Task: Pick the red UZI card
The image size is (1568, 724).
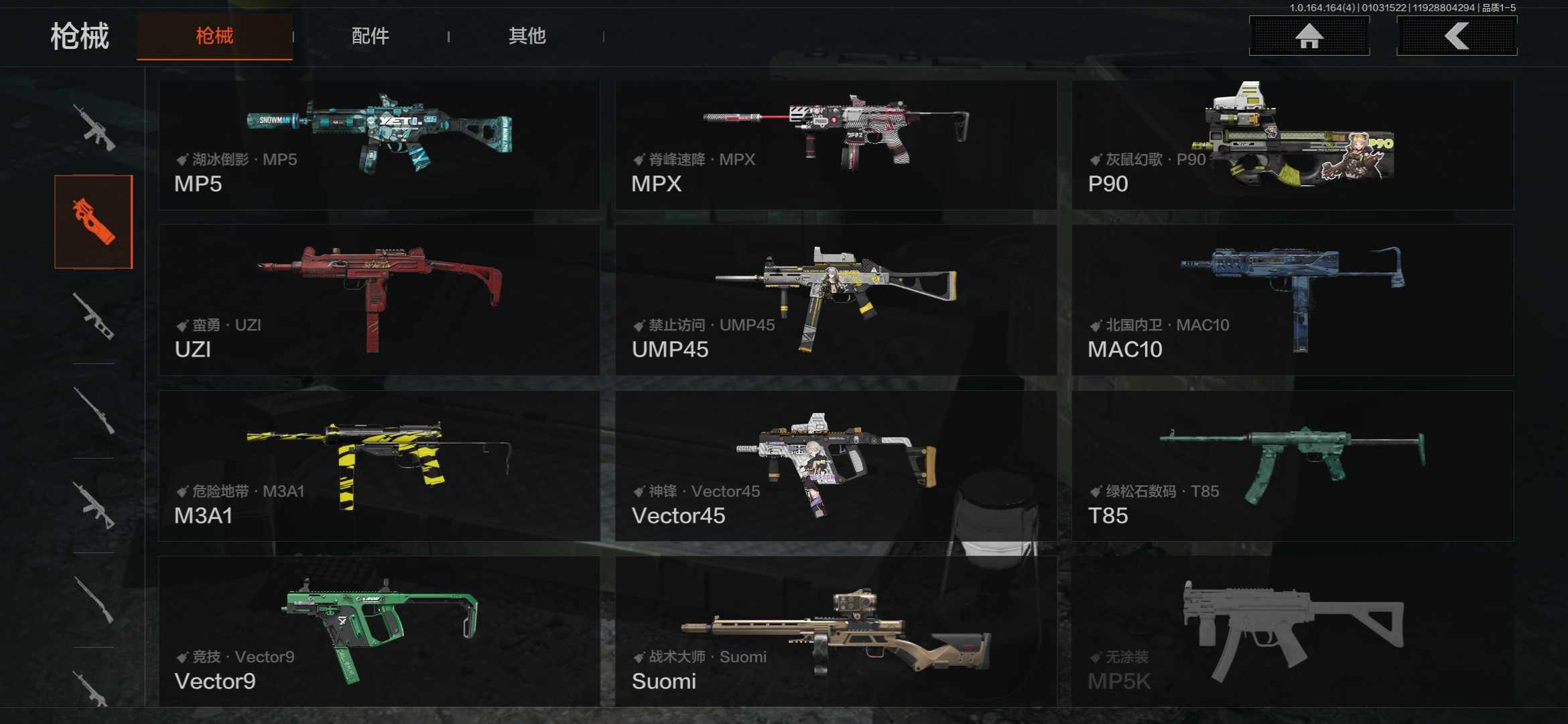Action: pyautogui.click(x=379, y=300)
